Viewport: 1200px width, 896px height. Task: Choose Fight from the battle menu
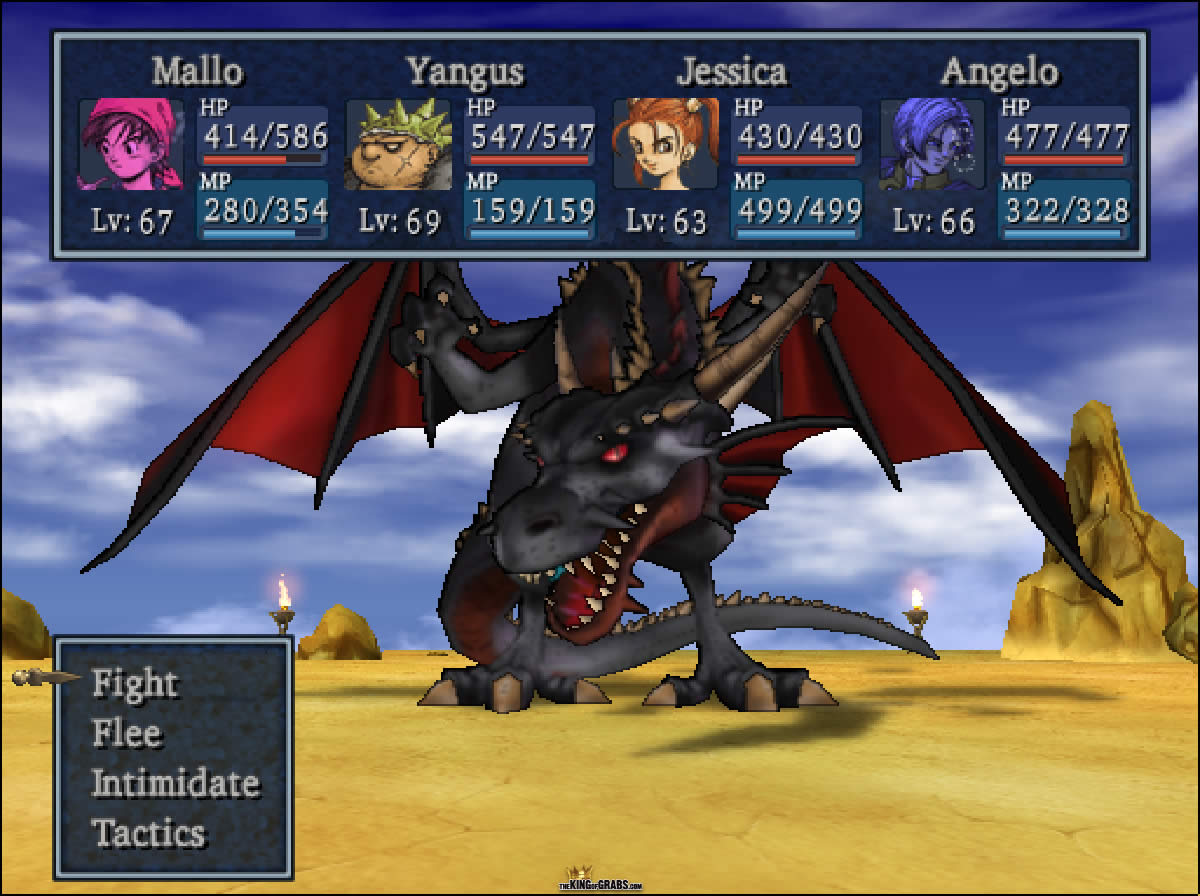pos(134,684)
